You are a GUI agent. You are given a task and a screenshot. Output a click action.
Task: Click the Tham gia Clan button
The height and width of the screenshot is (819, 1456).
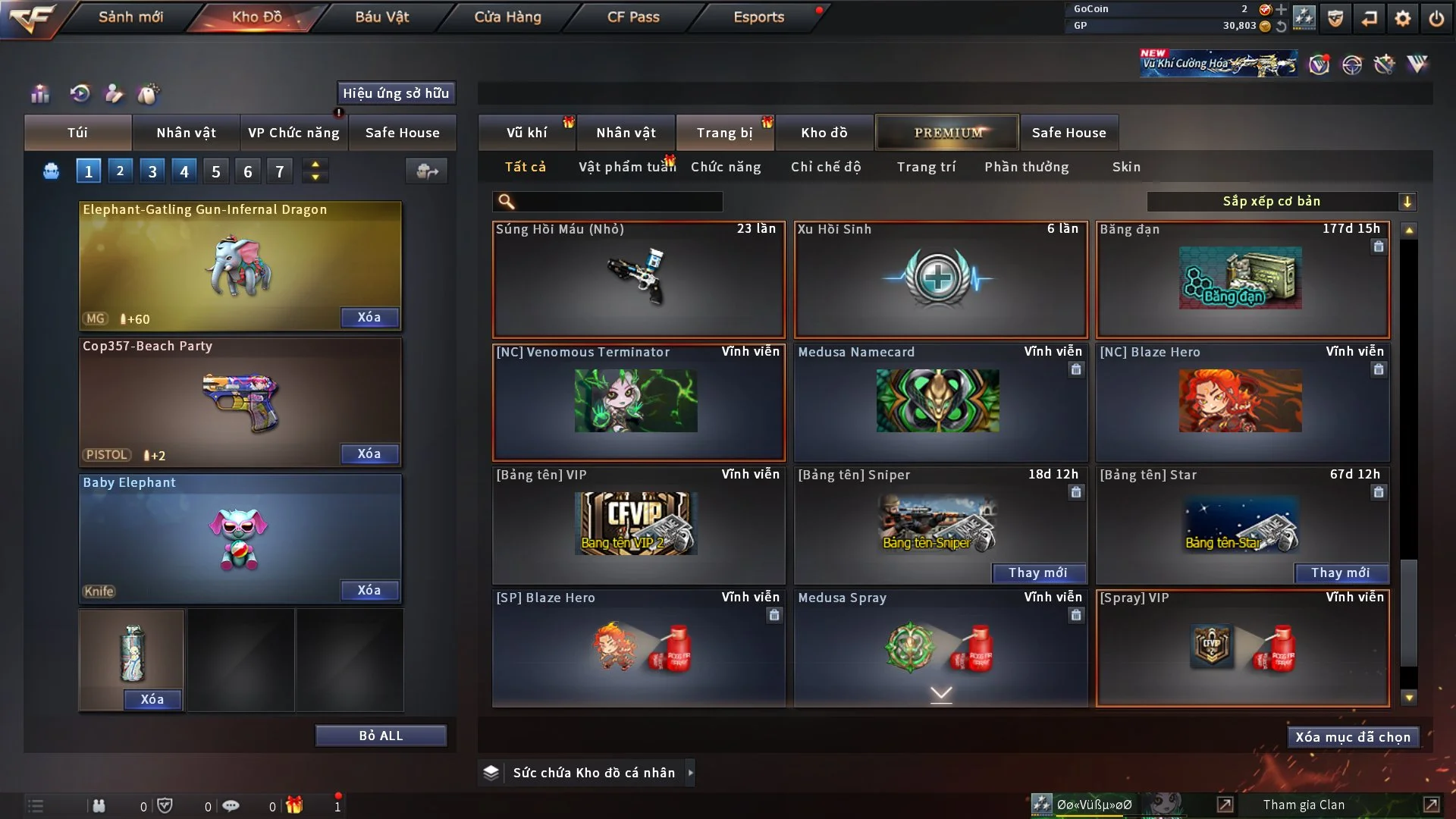point(1304,805)
